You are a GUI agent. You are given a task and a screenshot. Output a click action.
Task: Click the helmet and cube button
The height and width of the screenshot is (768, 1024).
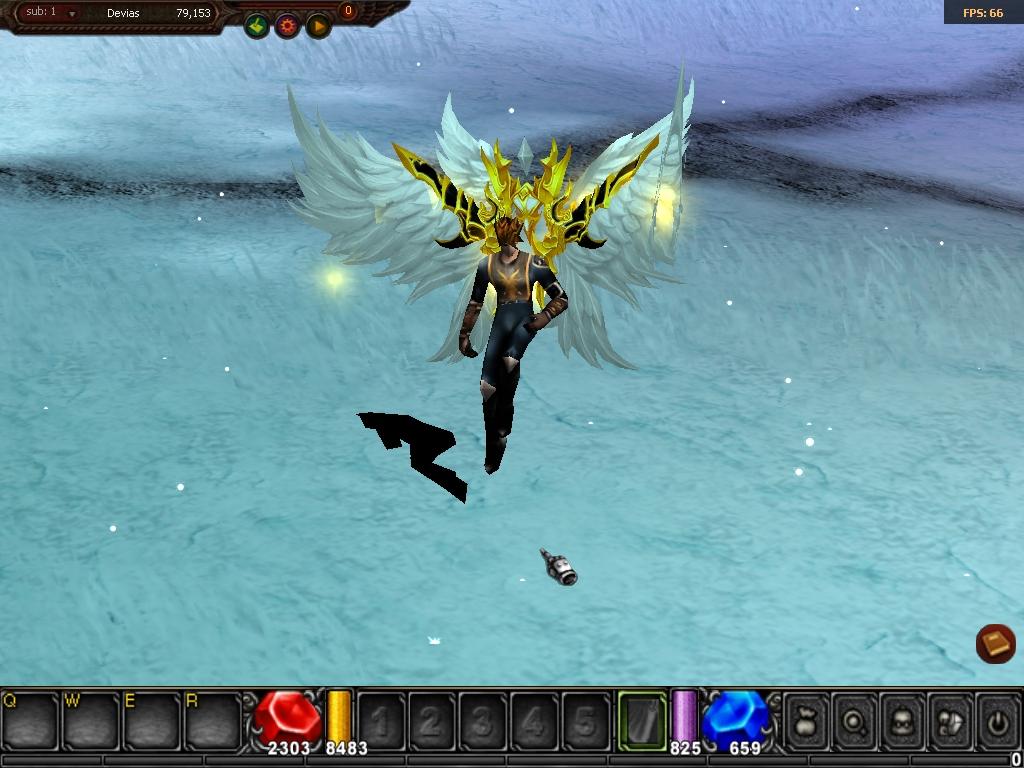click(951, 721)
